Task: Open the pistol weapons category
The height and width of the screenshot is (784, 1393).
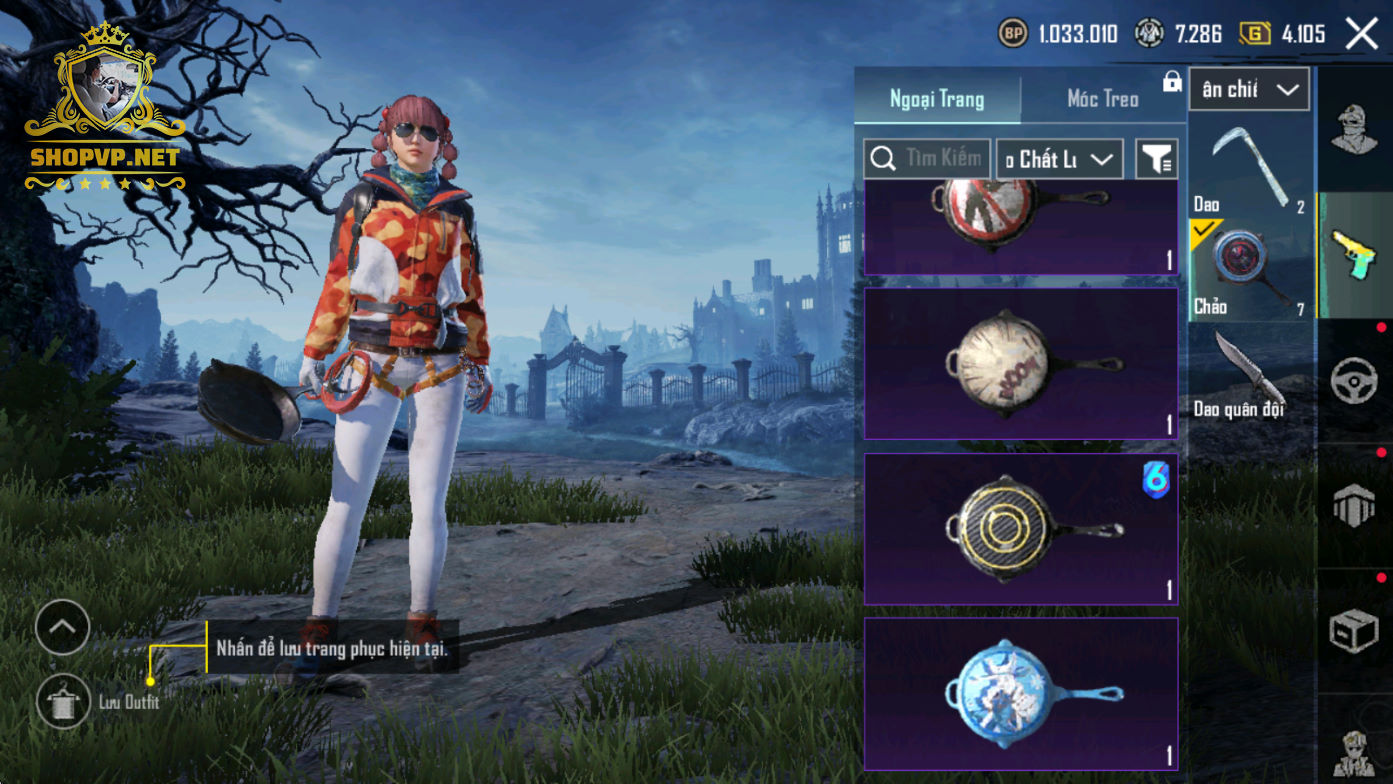Action: click(1355, 255)
